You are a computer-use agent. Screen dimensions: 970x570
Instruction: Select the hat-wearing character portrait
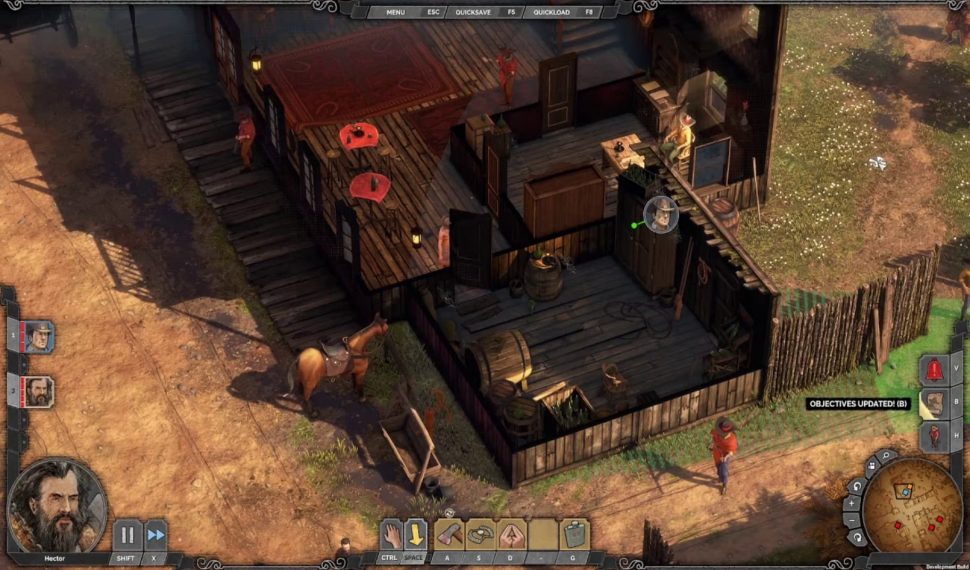39,336
